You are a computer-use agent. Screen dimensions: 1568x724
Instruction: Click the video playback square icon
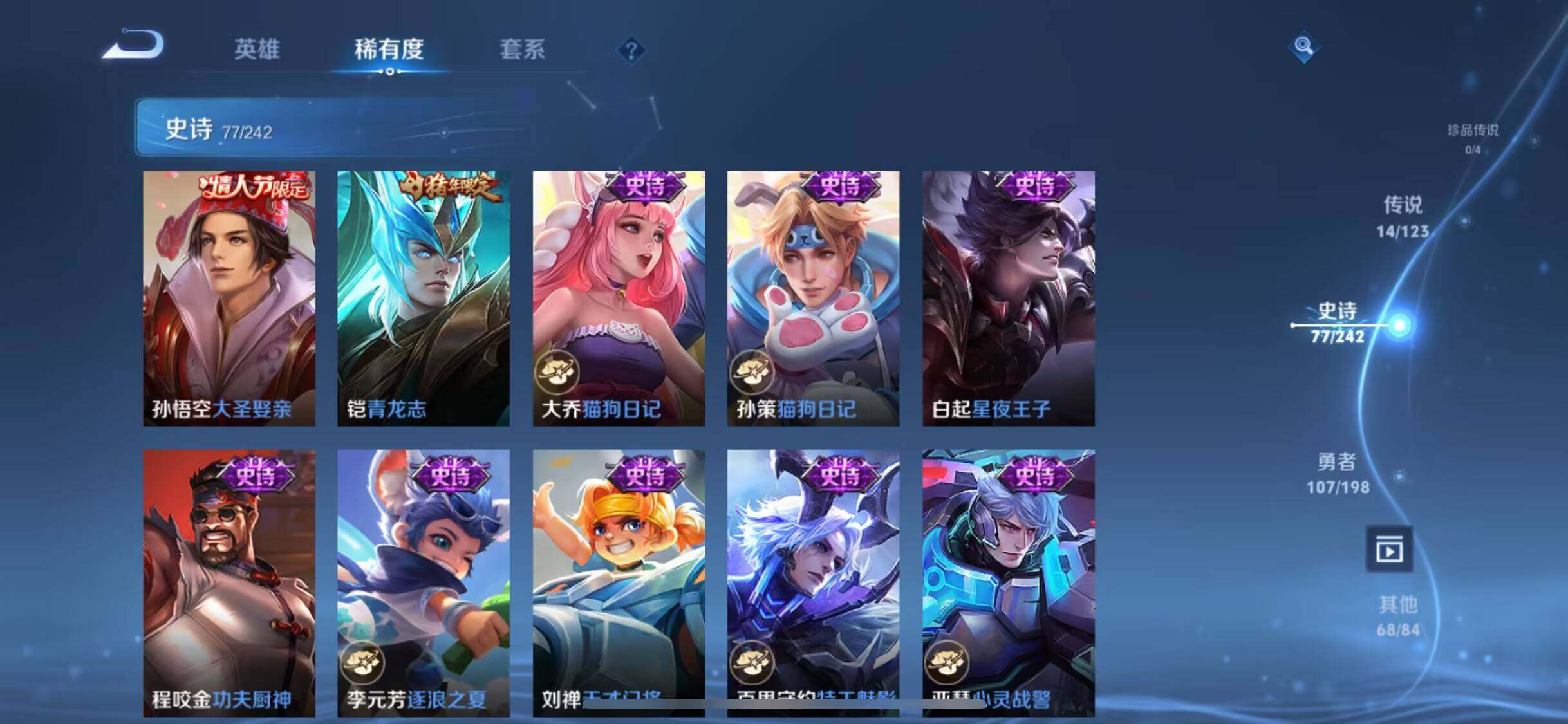pyautogui.click(x=1389, y=550)
